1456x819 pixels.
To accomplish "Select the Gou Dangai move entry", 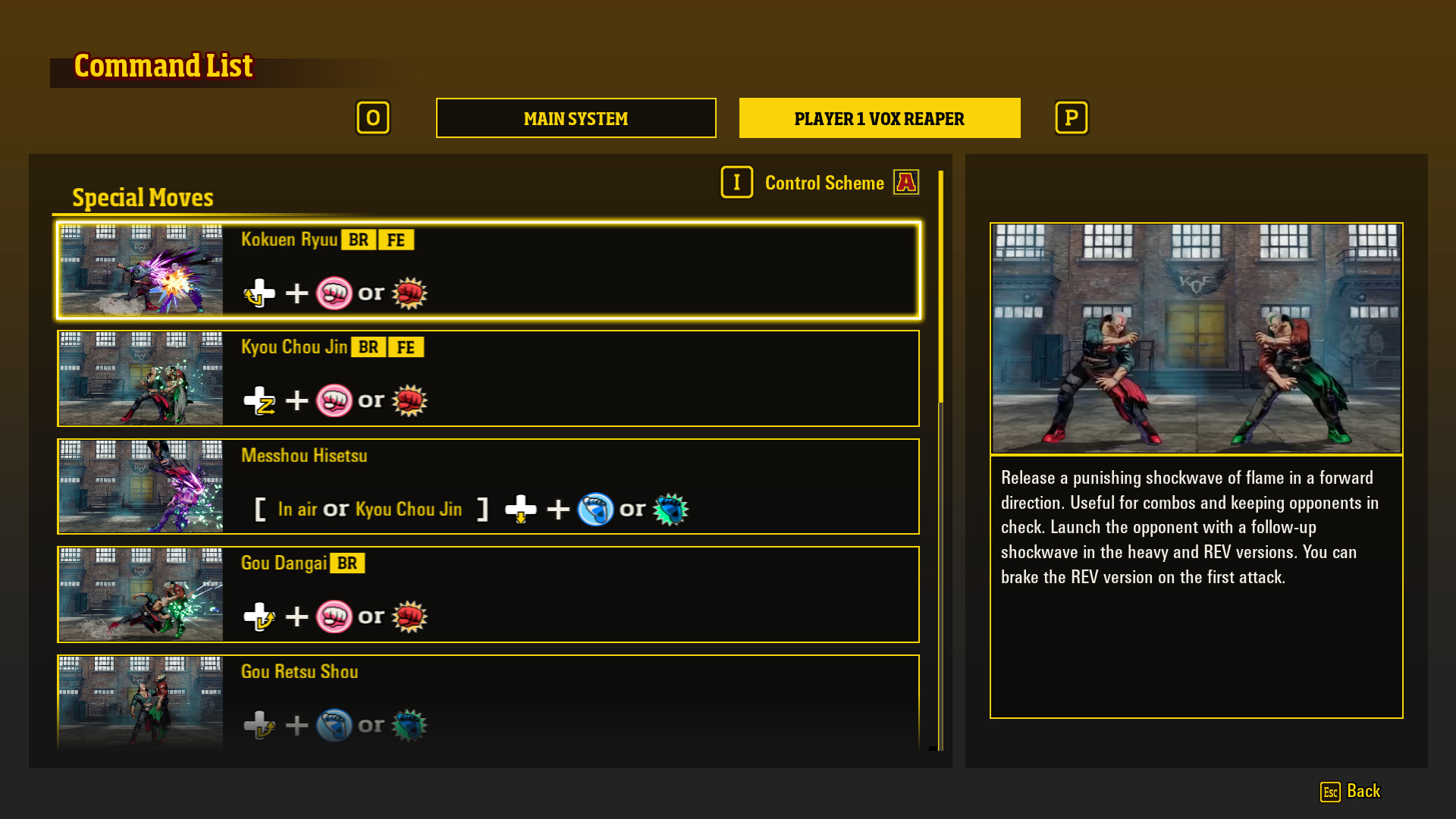I will [488, 595].
